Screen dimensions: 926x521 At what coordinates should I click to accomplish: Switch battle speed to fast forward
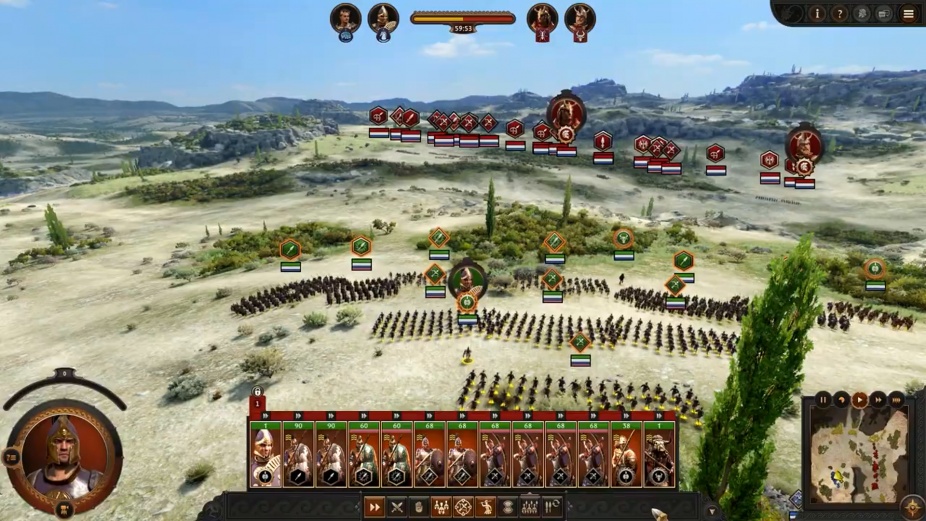pos(878,400)
